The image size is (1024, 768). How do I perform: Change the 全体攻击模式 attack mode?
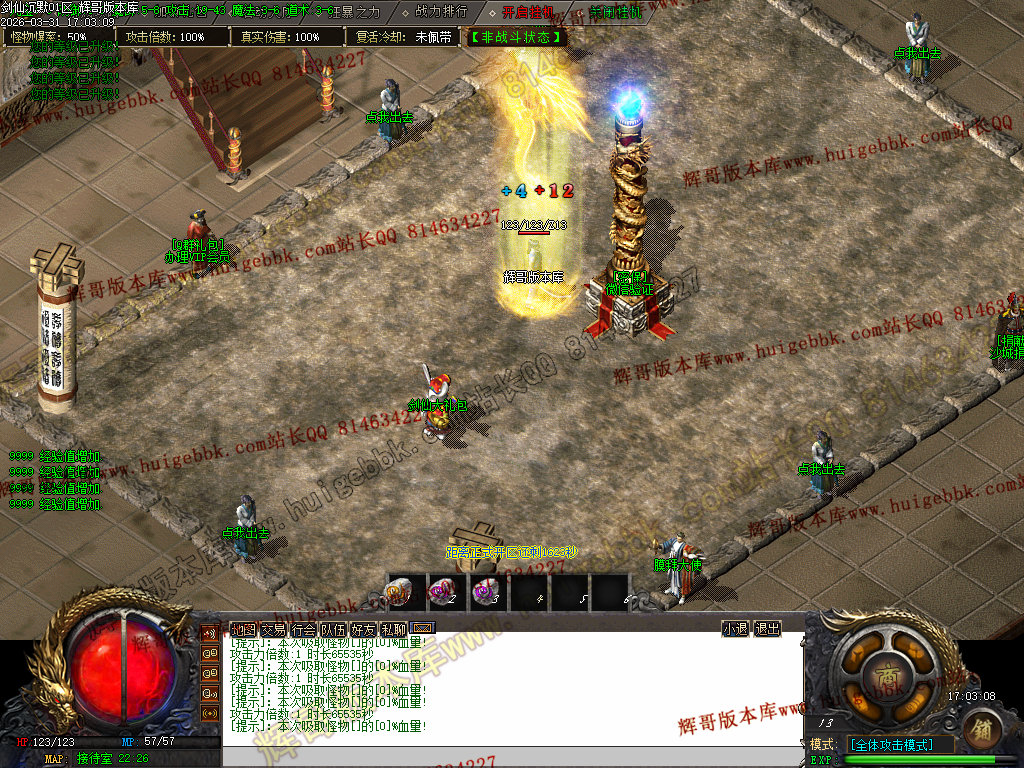[899, 745]
